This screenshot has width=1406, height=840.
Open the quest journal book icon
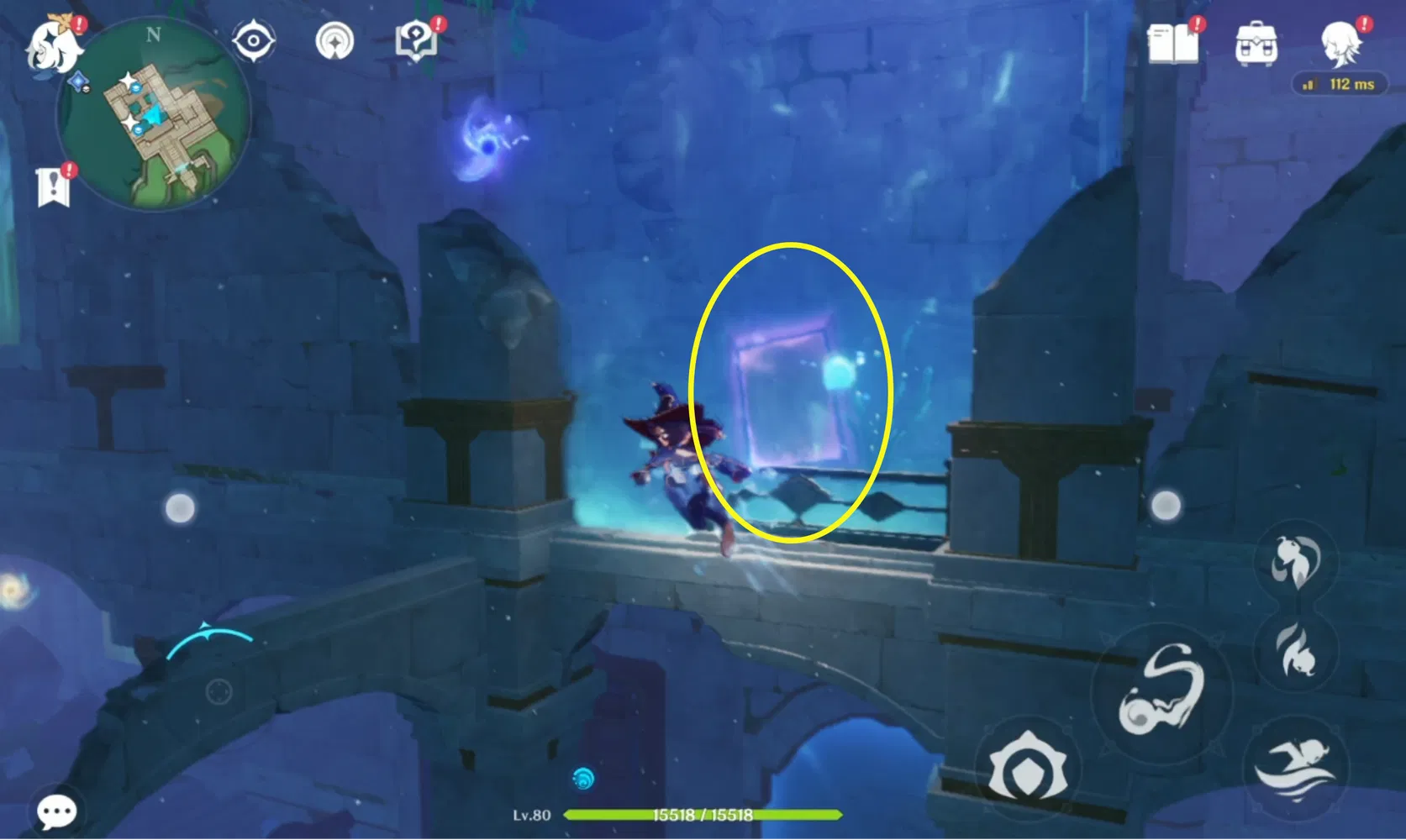(x=1175, y=46)
